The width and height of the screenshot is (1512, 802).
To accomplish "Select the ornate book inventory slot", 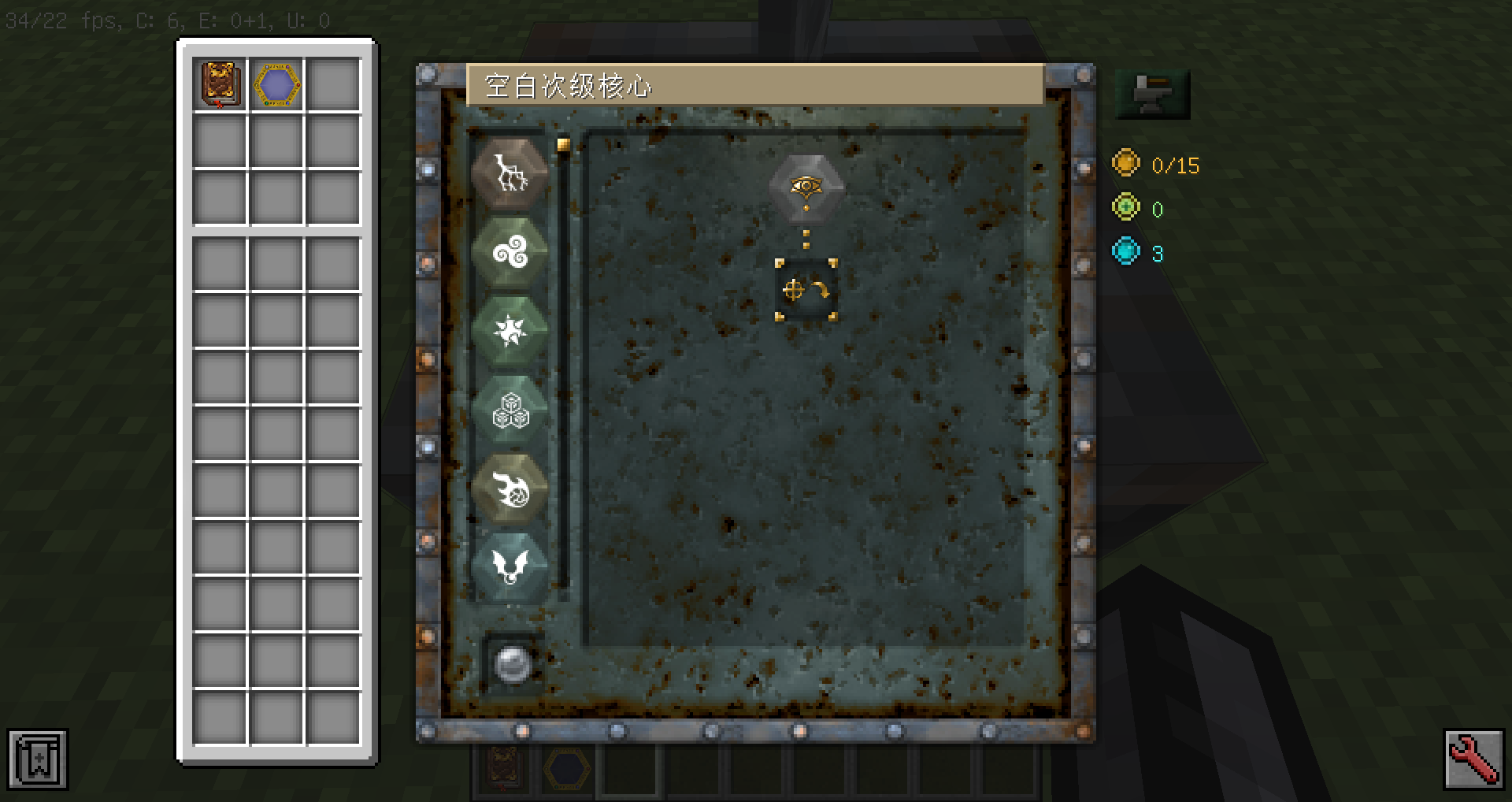I will click(x=220, y=84).
